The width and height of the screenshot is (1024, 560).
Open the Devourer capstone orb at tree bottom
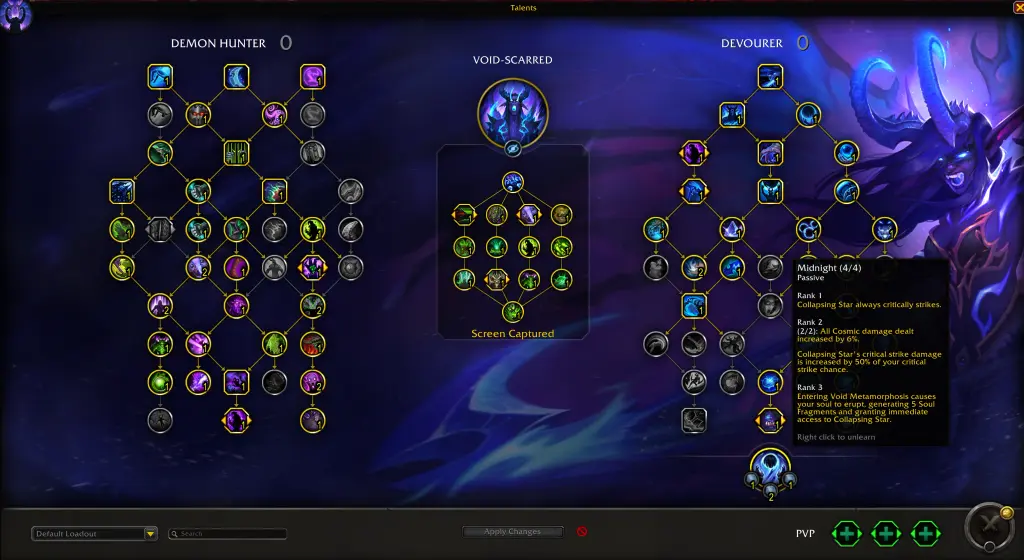pos(769,466)
